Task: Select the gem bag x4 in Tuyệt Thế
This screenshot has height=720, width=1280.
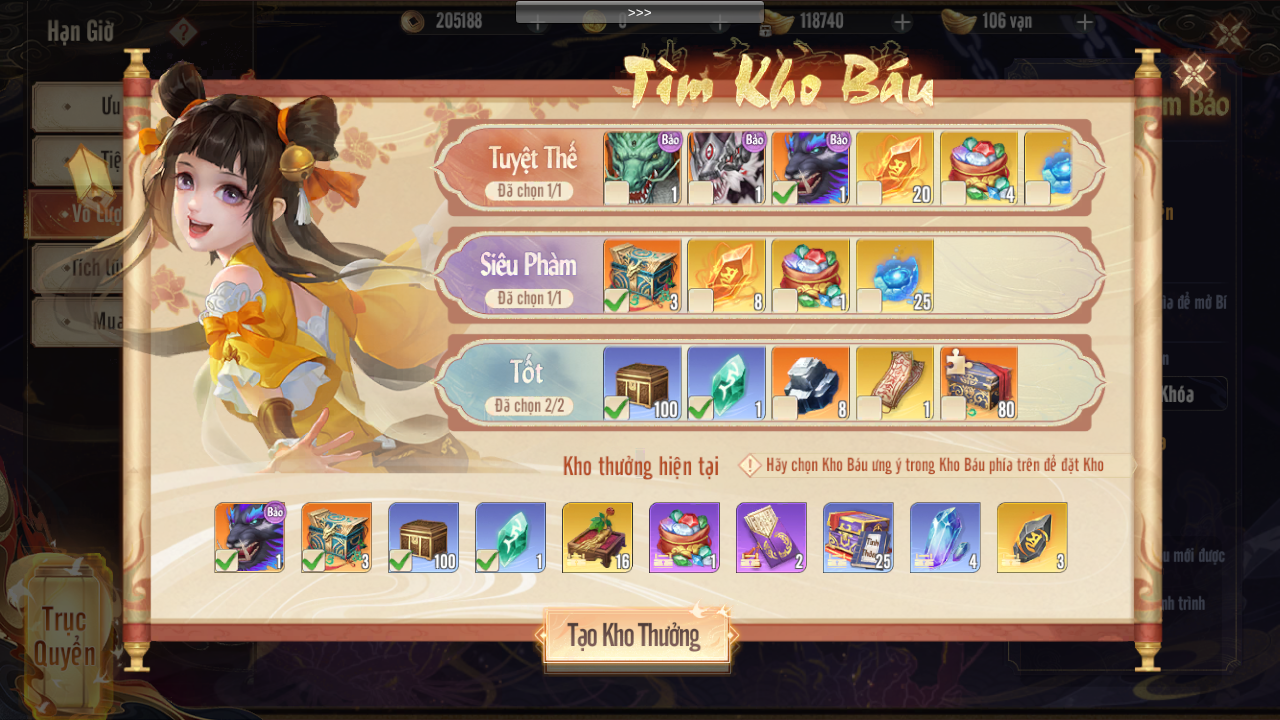Action: (978, 168)
